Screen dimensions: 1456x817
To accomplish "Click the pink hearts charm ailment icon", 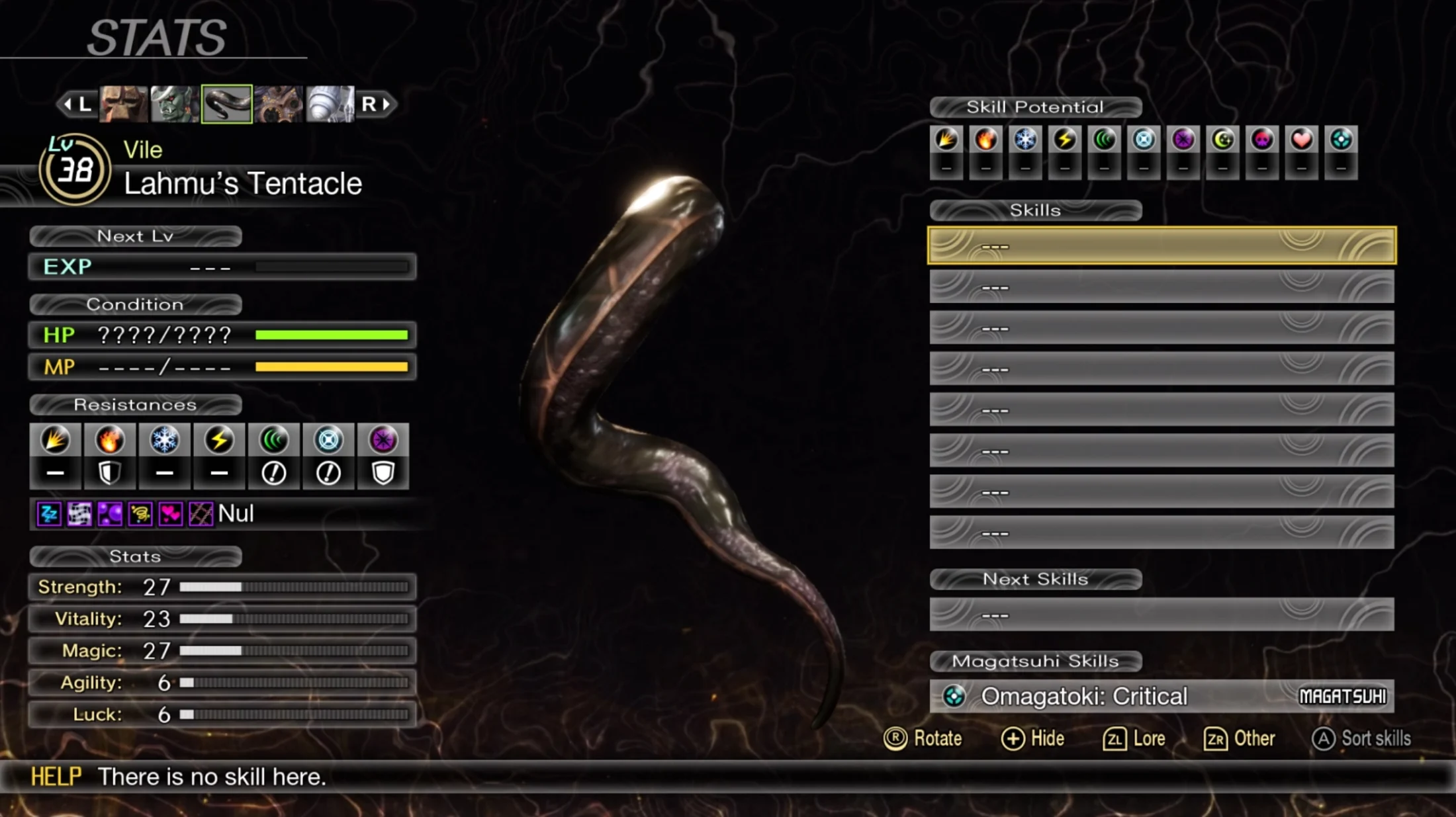I will tap(170, 514).
